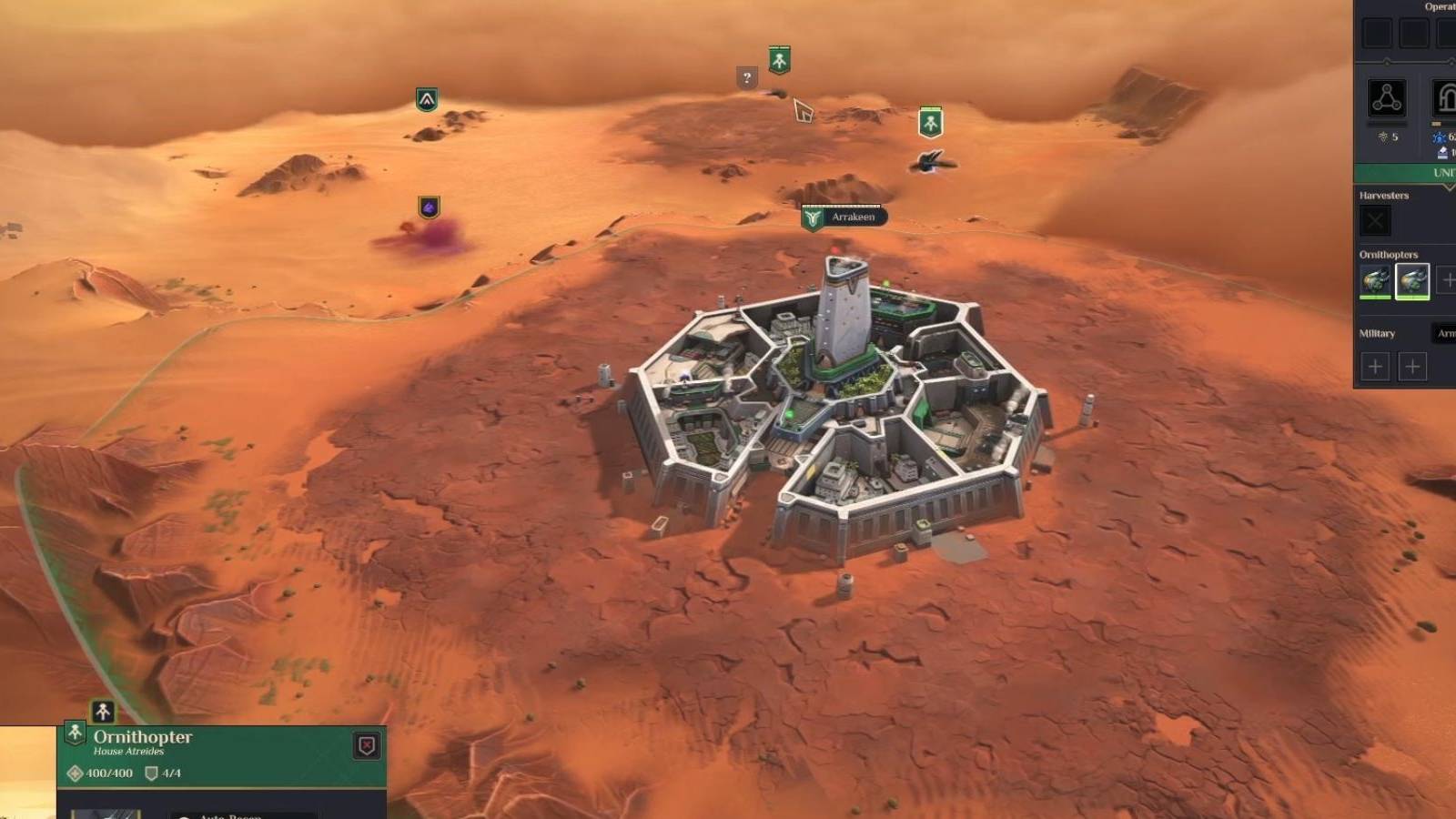1456x819 pixels.
Task: Collapse the UNITS panel header
Action: (x=1406, y=171)
